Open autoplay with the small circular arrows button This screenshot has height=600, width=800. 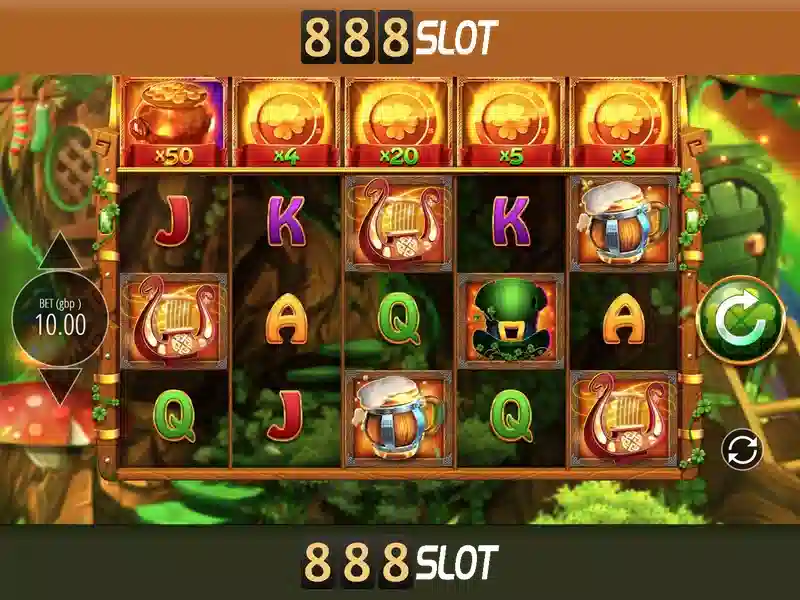742,449
